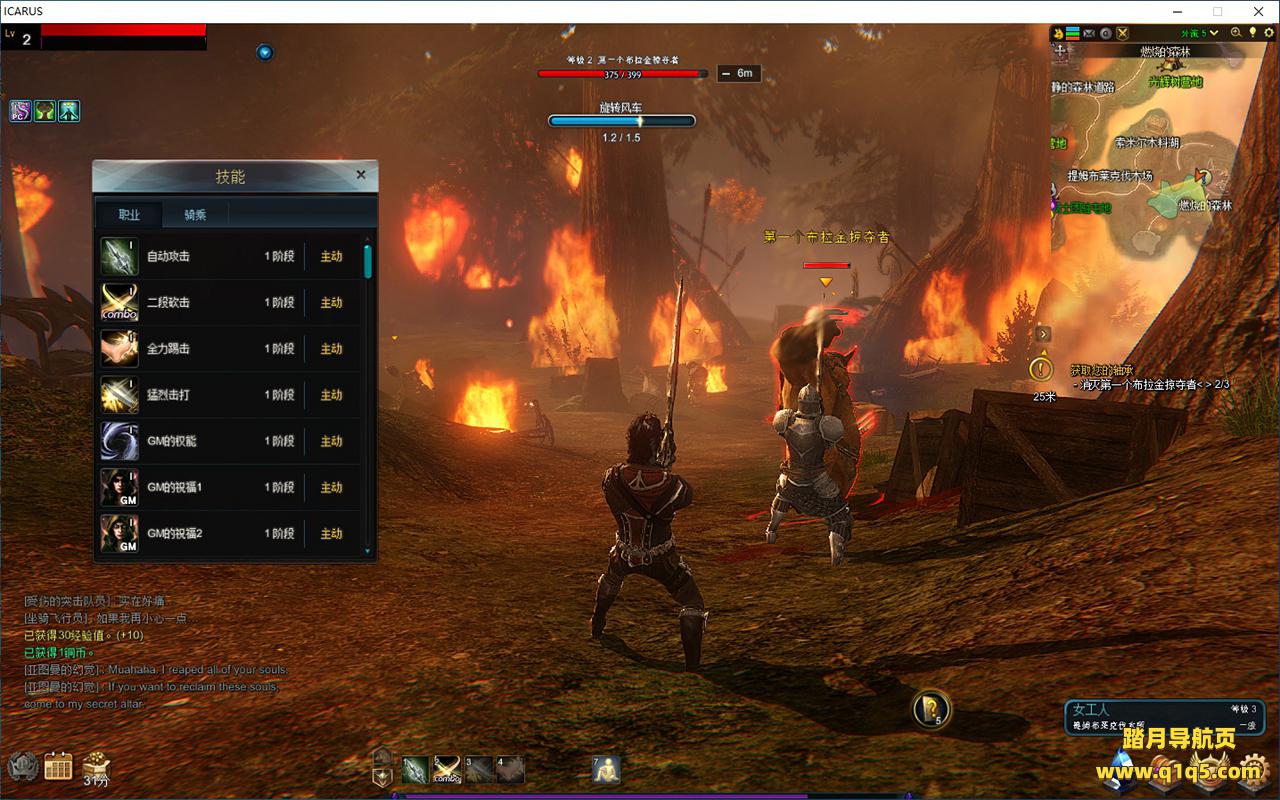Open the gold treasure chest reward
The image size is (1280, 800).
(x=96, y=764)
